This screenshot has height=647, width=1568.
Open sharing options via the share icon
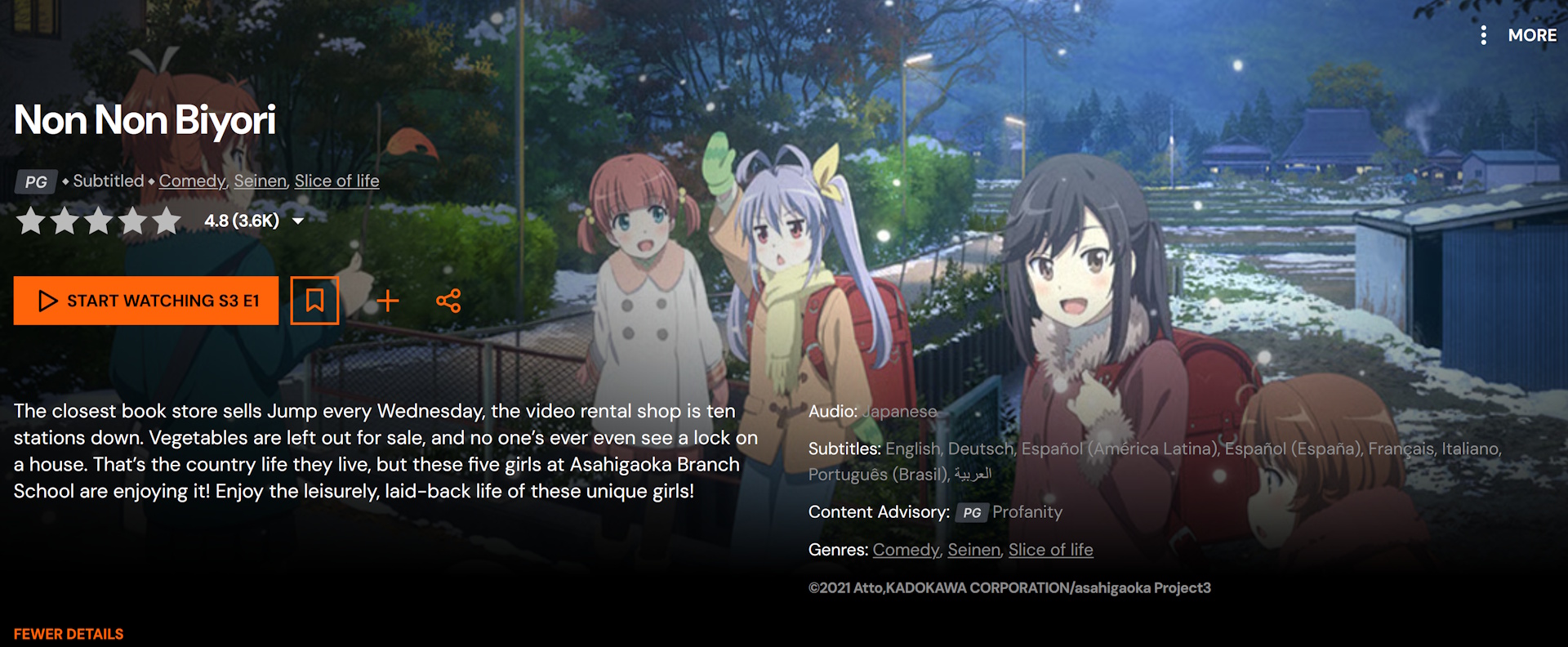[x=448, y=301]
